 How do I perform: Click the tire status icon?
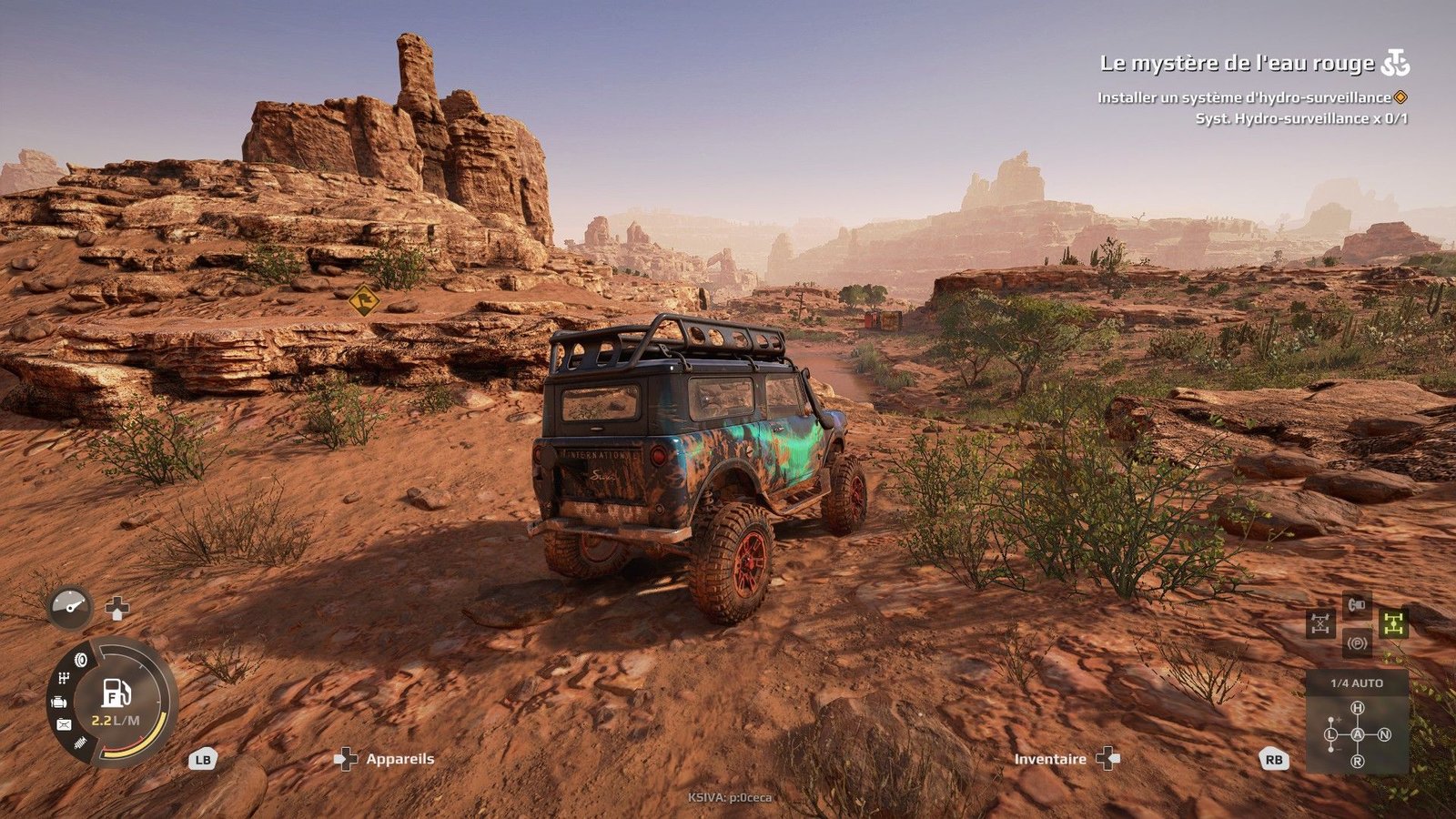(80, 660)
